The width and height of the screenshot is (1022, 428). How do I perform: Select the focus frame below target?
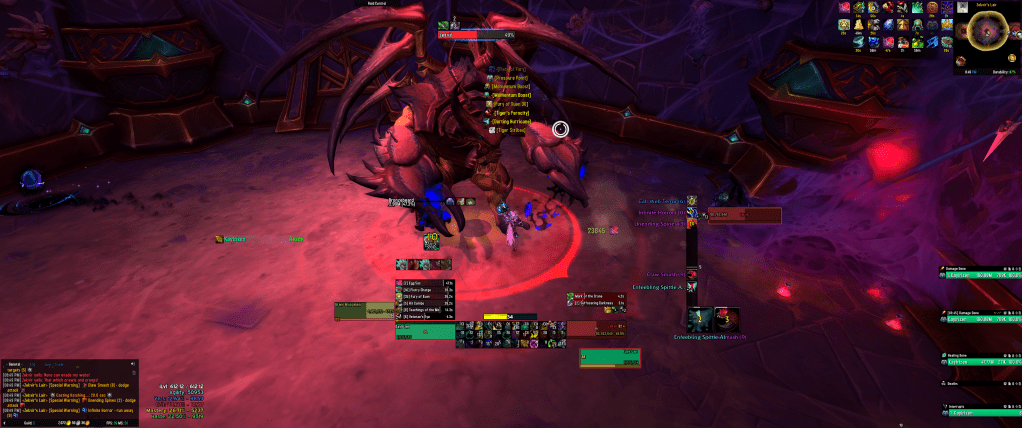click(610, 358)
